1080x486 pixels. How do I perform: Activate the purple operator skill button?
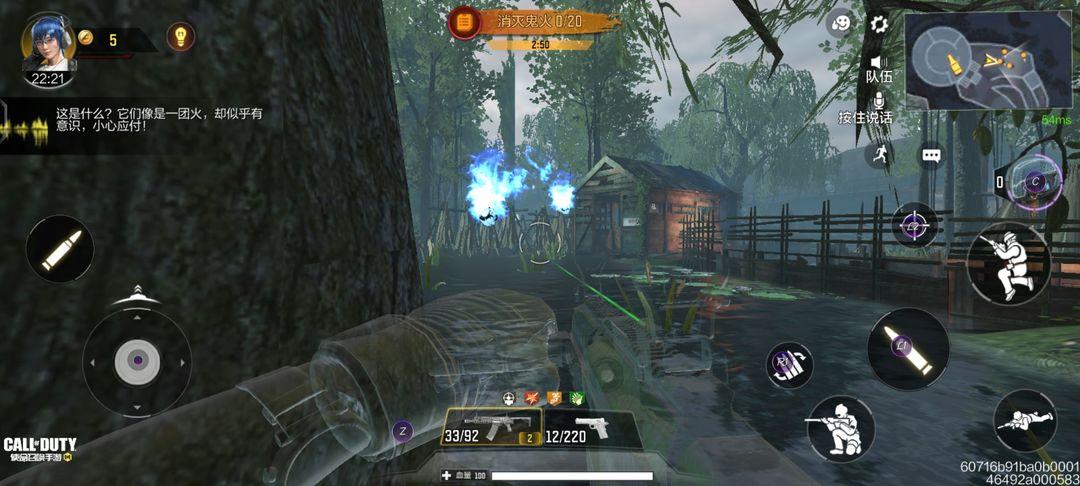[1034, 182]
